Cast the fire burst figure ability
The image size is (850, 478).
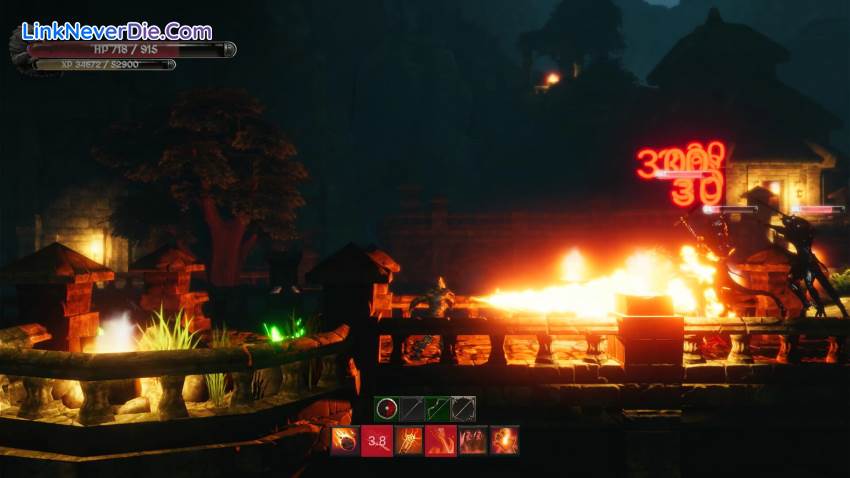[504, 440]
